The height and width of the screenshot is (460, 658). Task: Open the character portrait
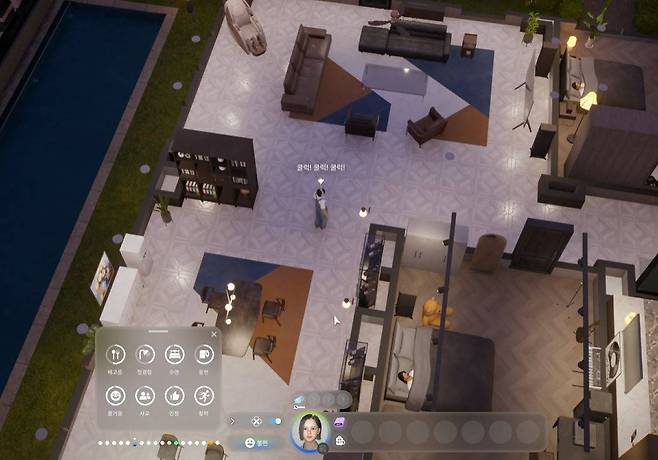point(311,432)
